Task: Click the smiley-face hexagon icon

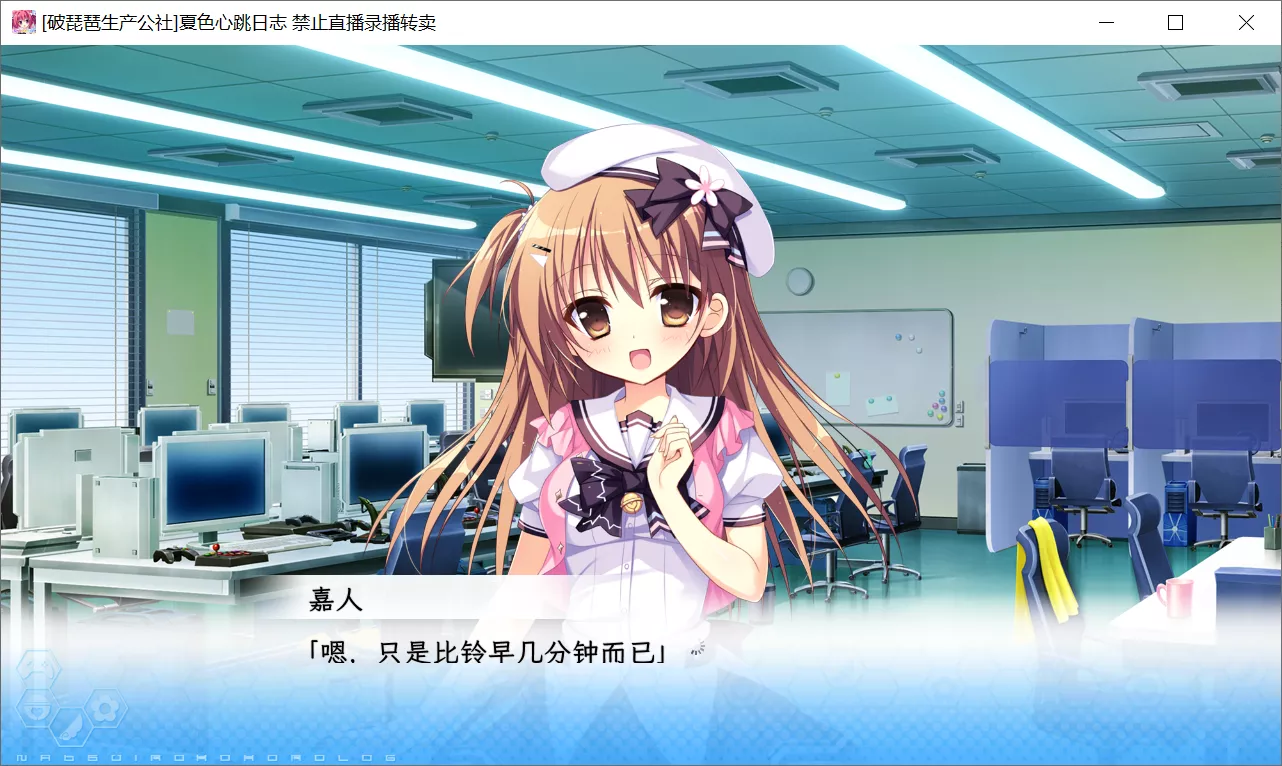Action: 37,665
